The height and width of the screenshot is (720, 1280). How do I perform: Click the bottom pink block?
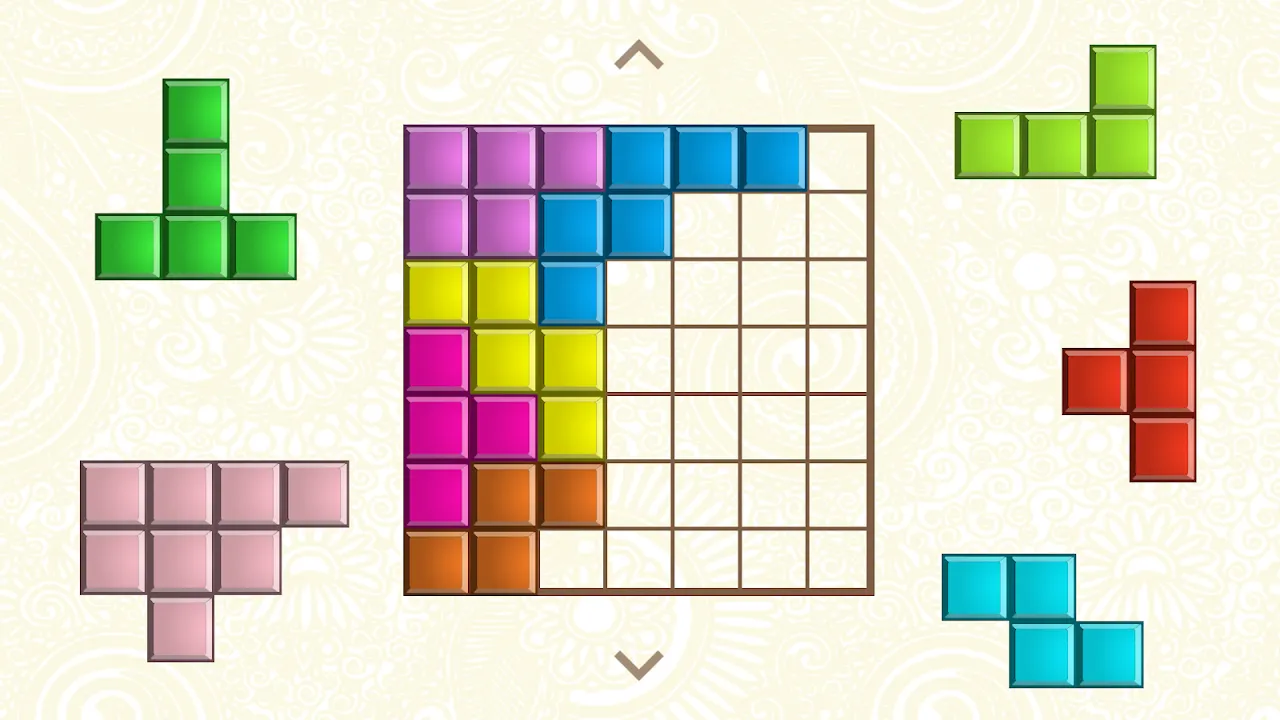[x=180, y=625]
